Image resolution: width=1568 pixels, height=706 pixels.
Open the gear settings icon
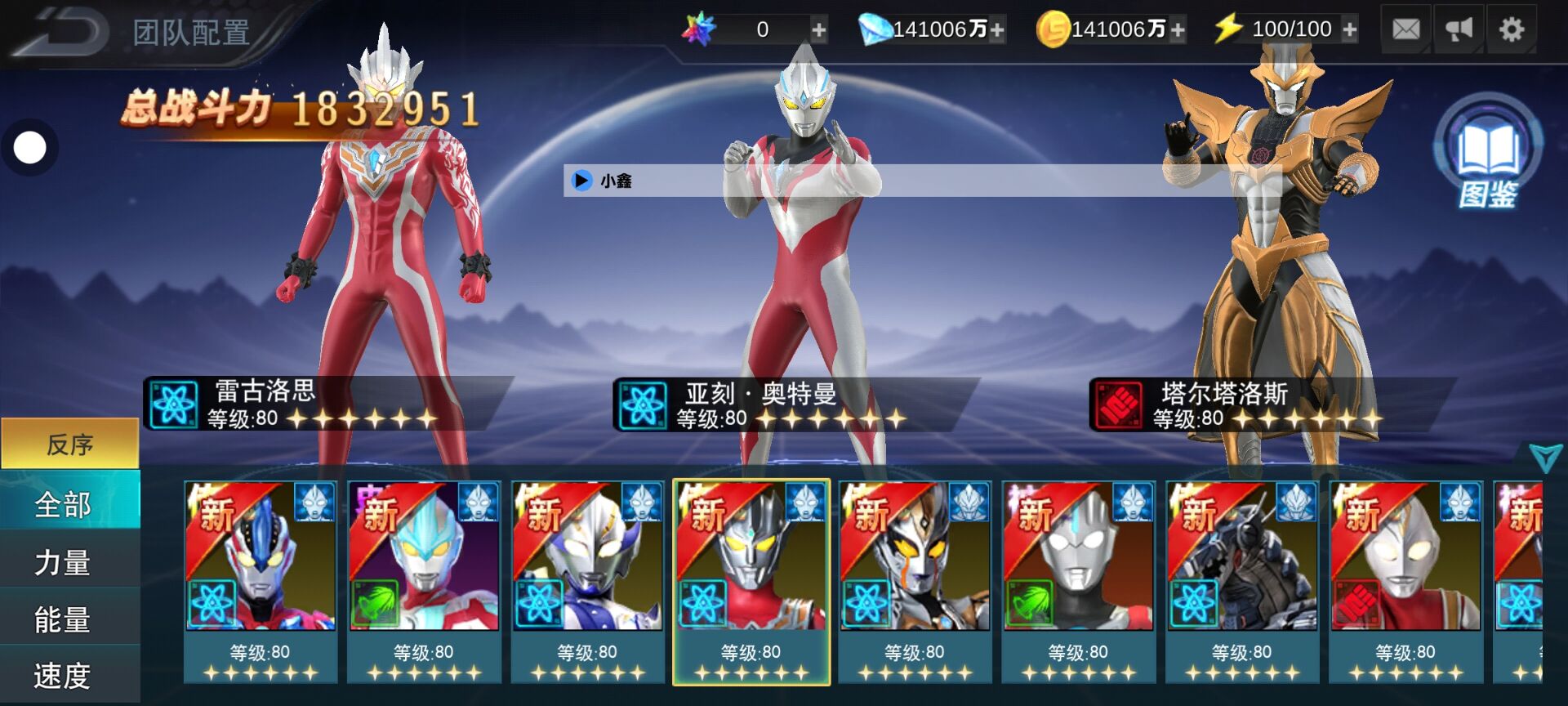[1512, 30]
